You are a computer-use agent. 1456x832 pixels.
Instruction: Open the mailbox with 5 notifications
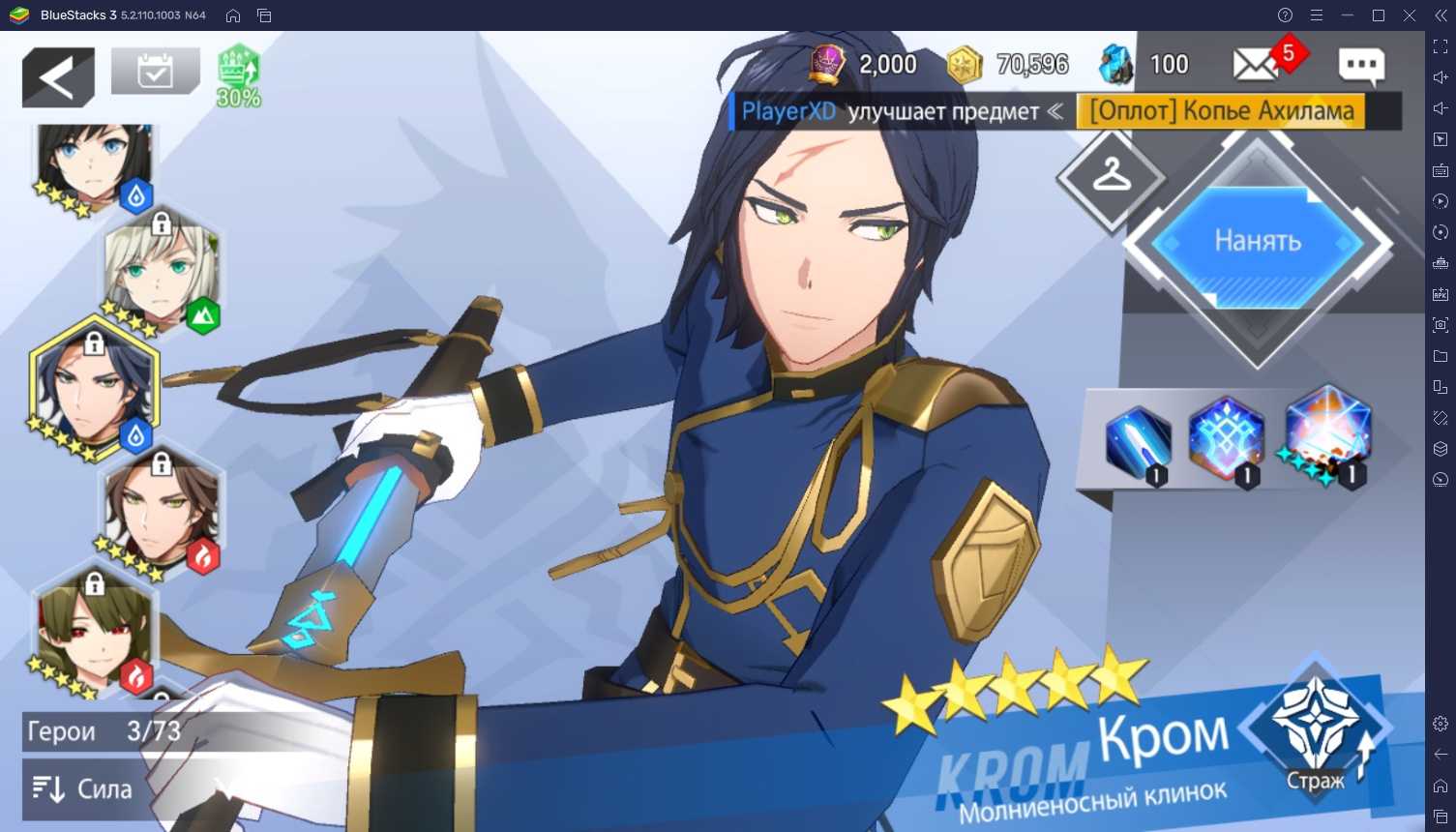1257,65
